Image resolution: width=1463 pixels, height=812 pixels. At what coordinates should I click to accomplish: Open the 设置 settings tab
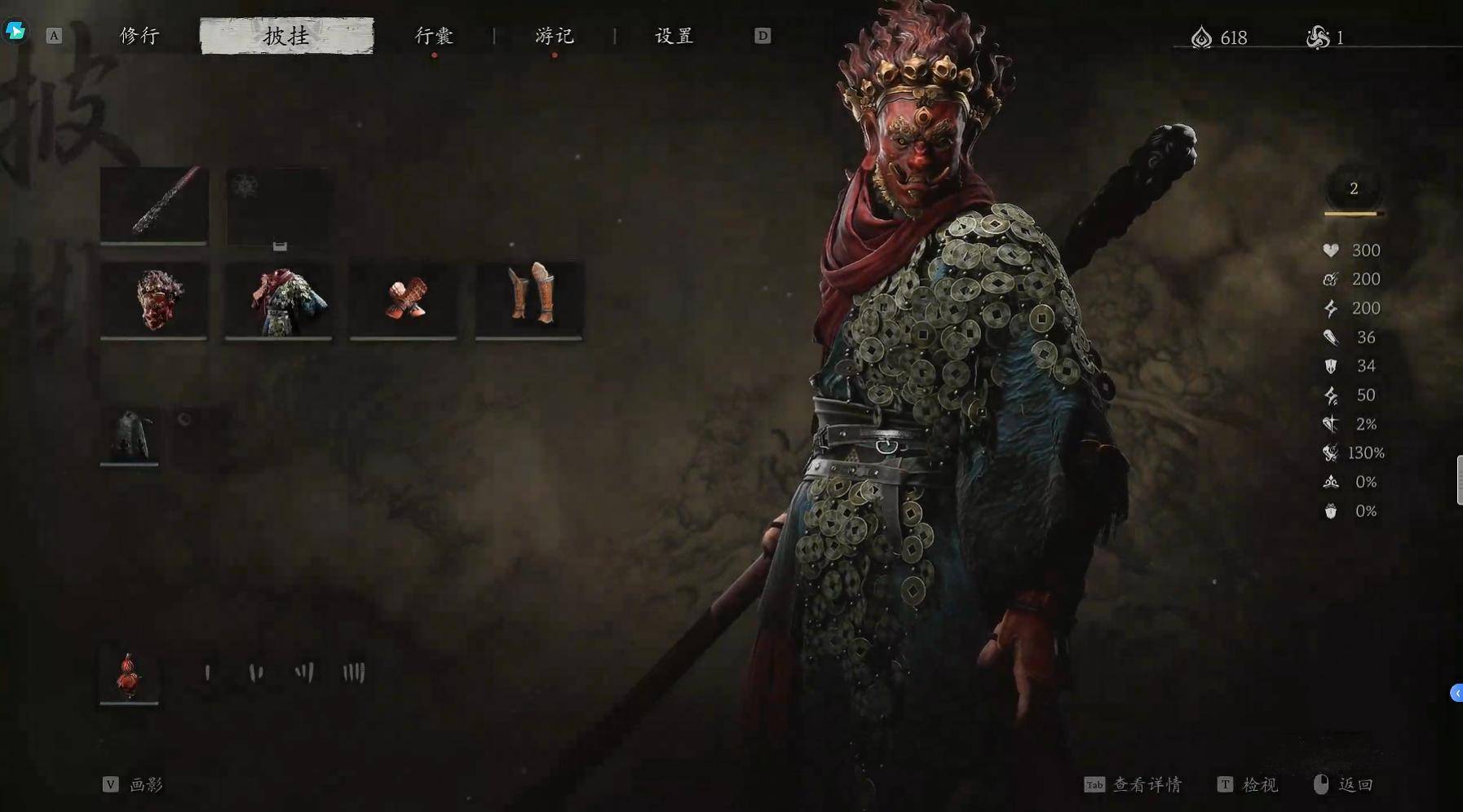674,36
